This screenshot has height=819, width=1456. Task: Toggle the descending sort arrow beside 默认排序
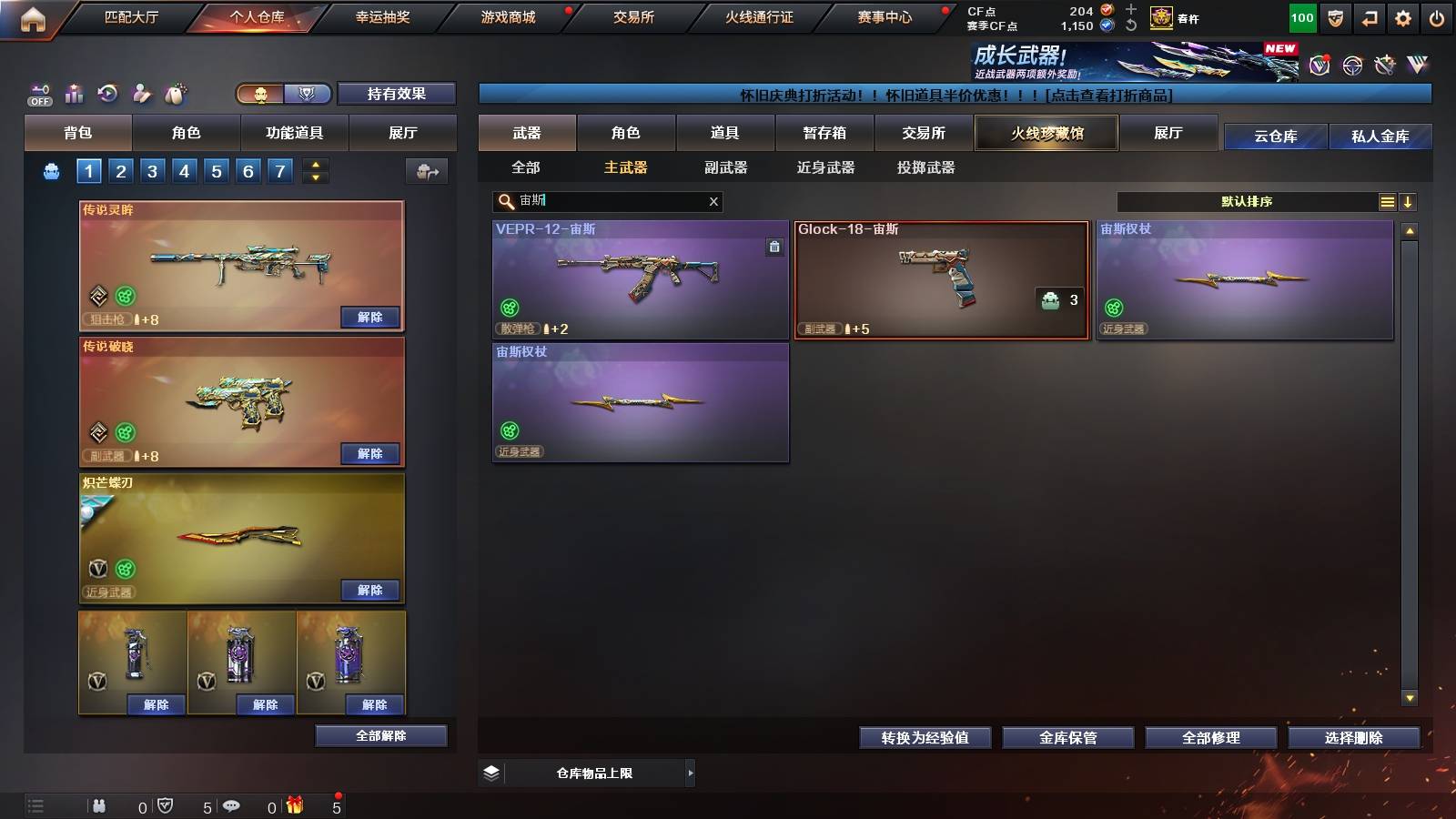pyautogui.click(x=1409, y=201)
